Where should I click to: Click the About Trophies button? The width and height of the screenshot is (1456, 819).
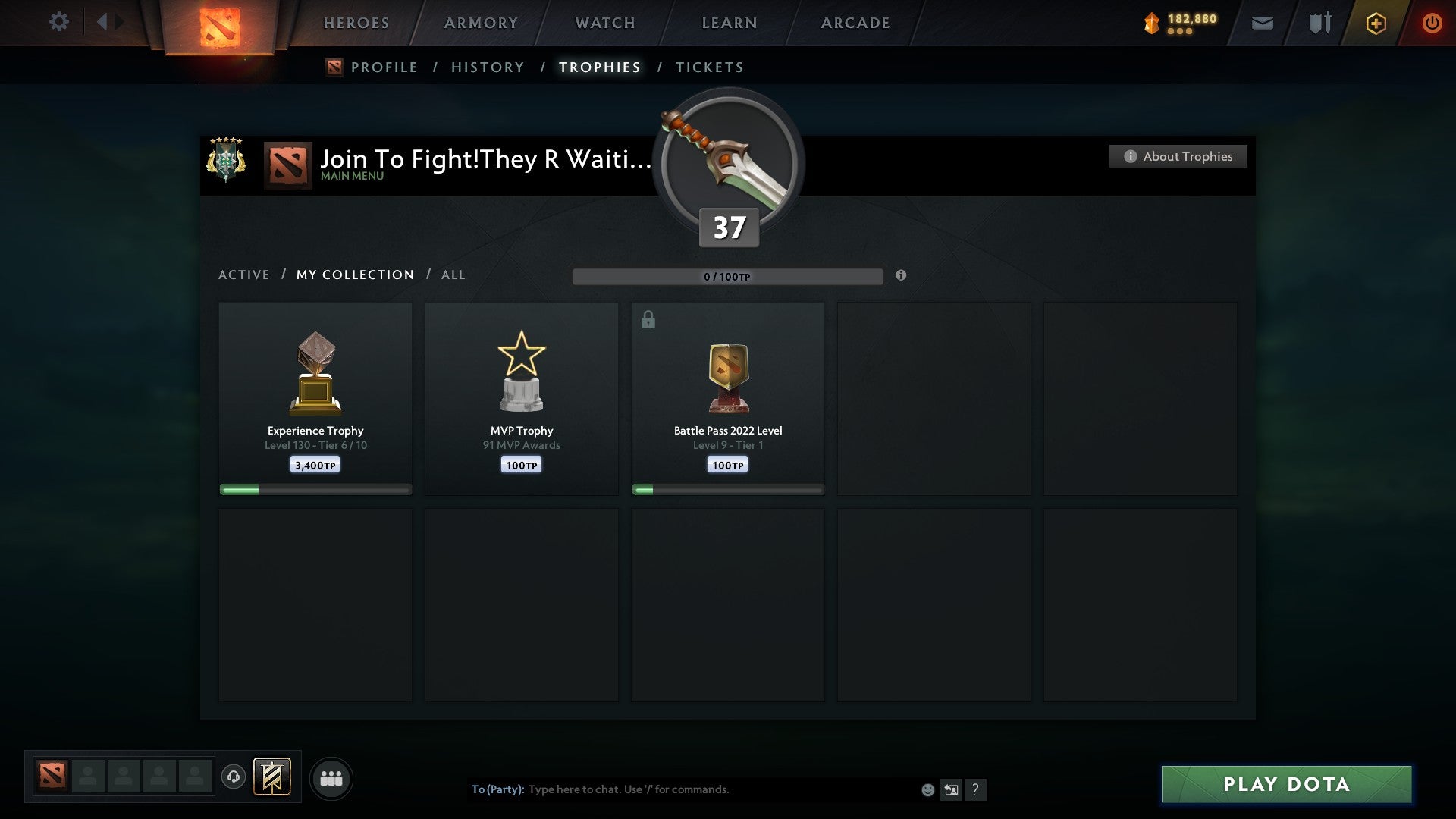[1178, 156]
